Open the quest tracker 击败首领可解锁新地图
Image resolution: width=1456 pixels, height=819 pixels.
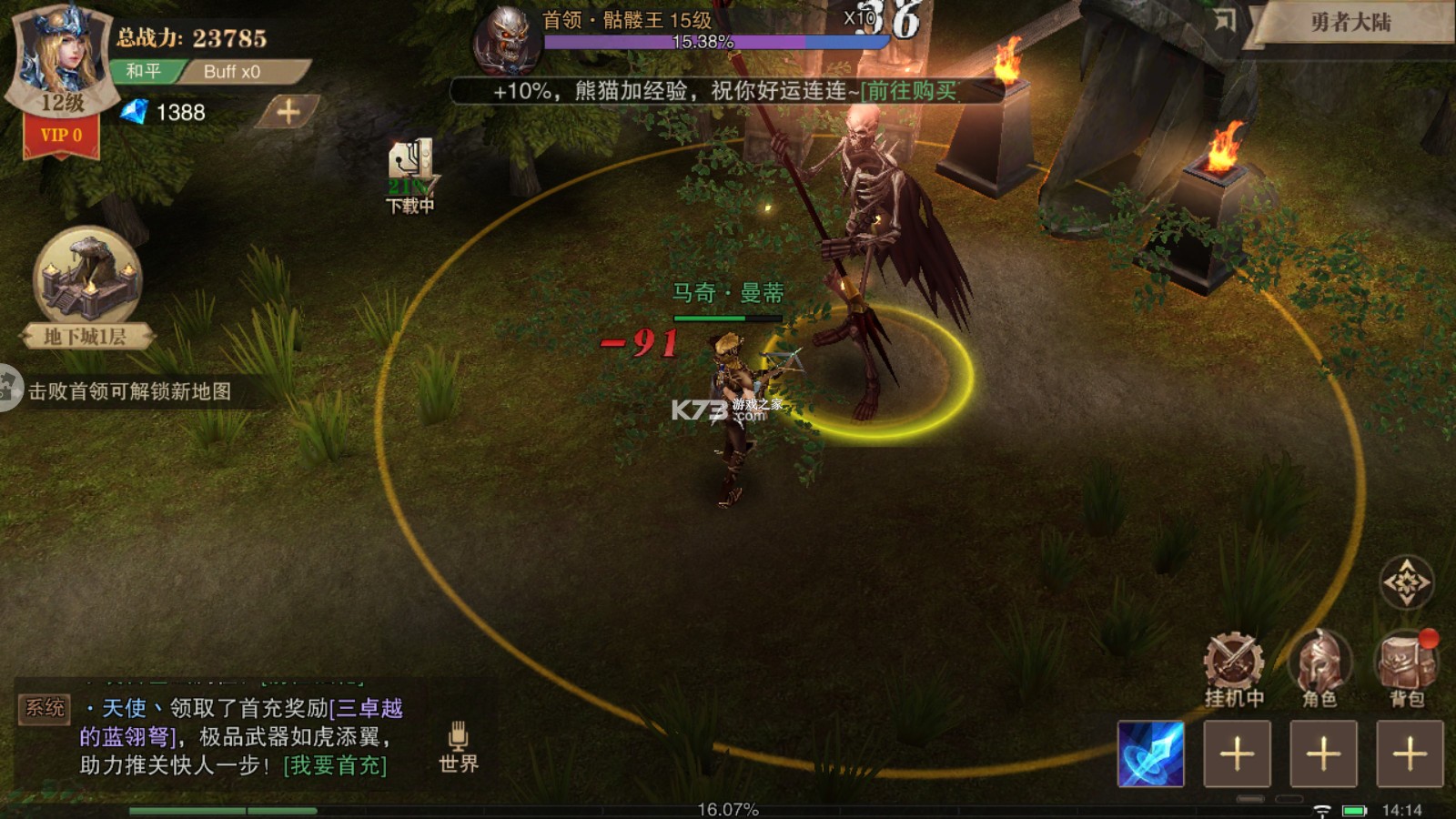point(129,391)
